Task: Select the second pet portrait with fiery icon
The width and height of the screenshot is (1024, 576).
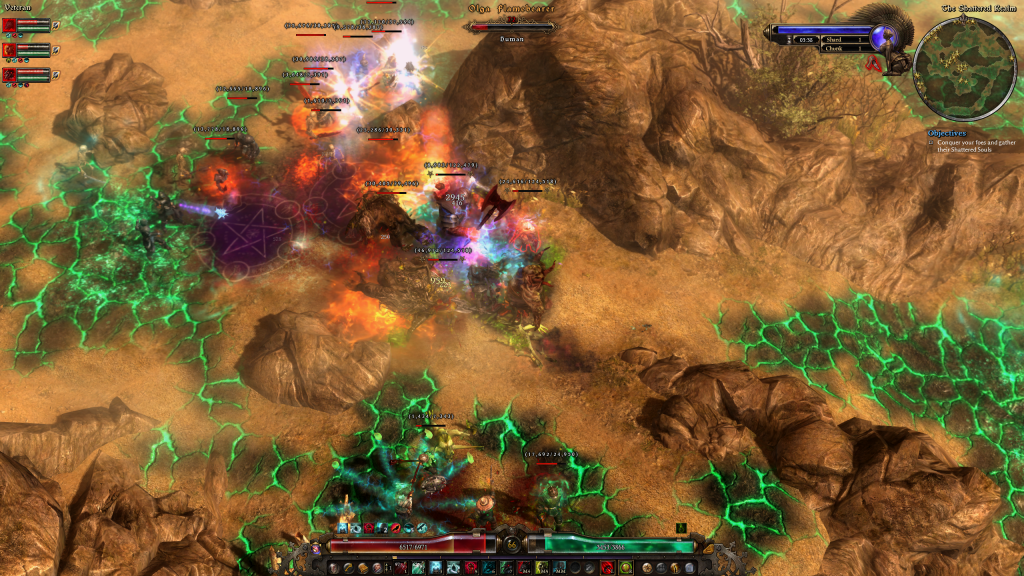Action: (x=10, y=49)
